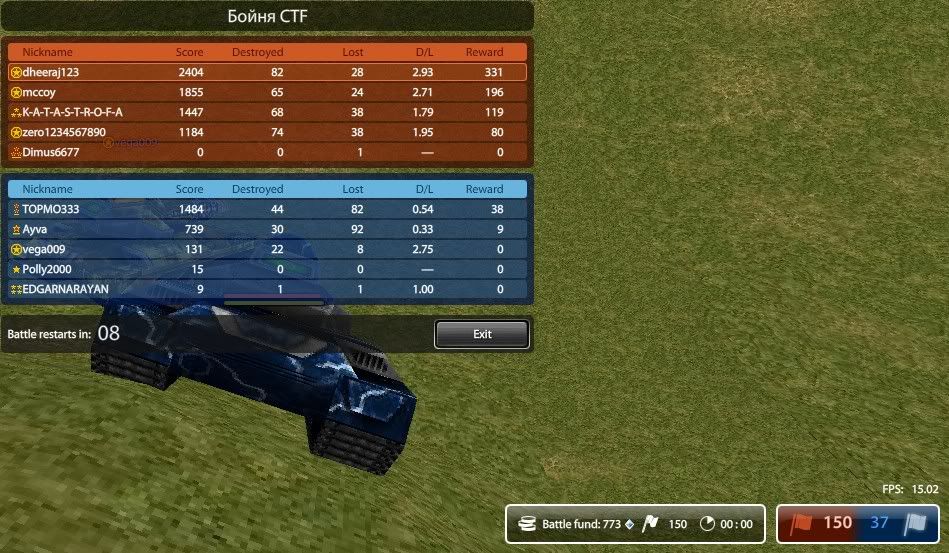
Task: Click the Polly2000 player row
Action: pyautogui.click(x=267, y=269)
